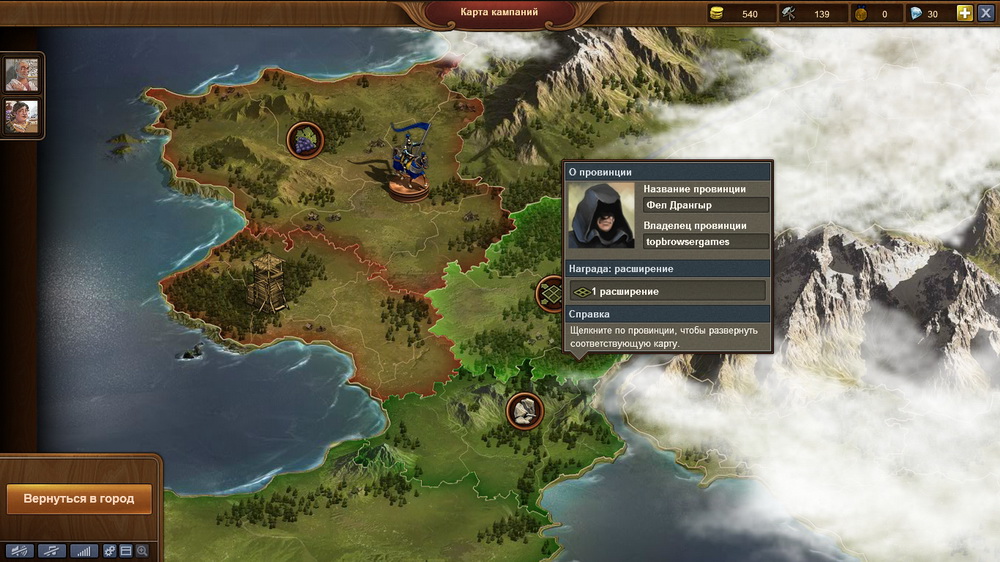Open the white-bearded advisor's quest portrait

click(x=22, y=74)
